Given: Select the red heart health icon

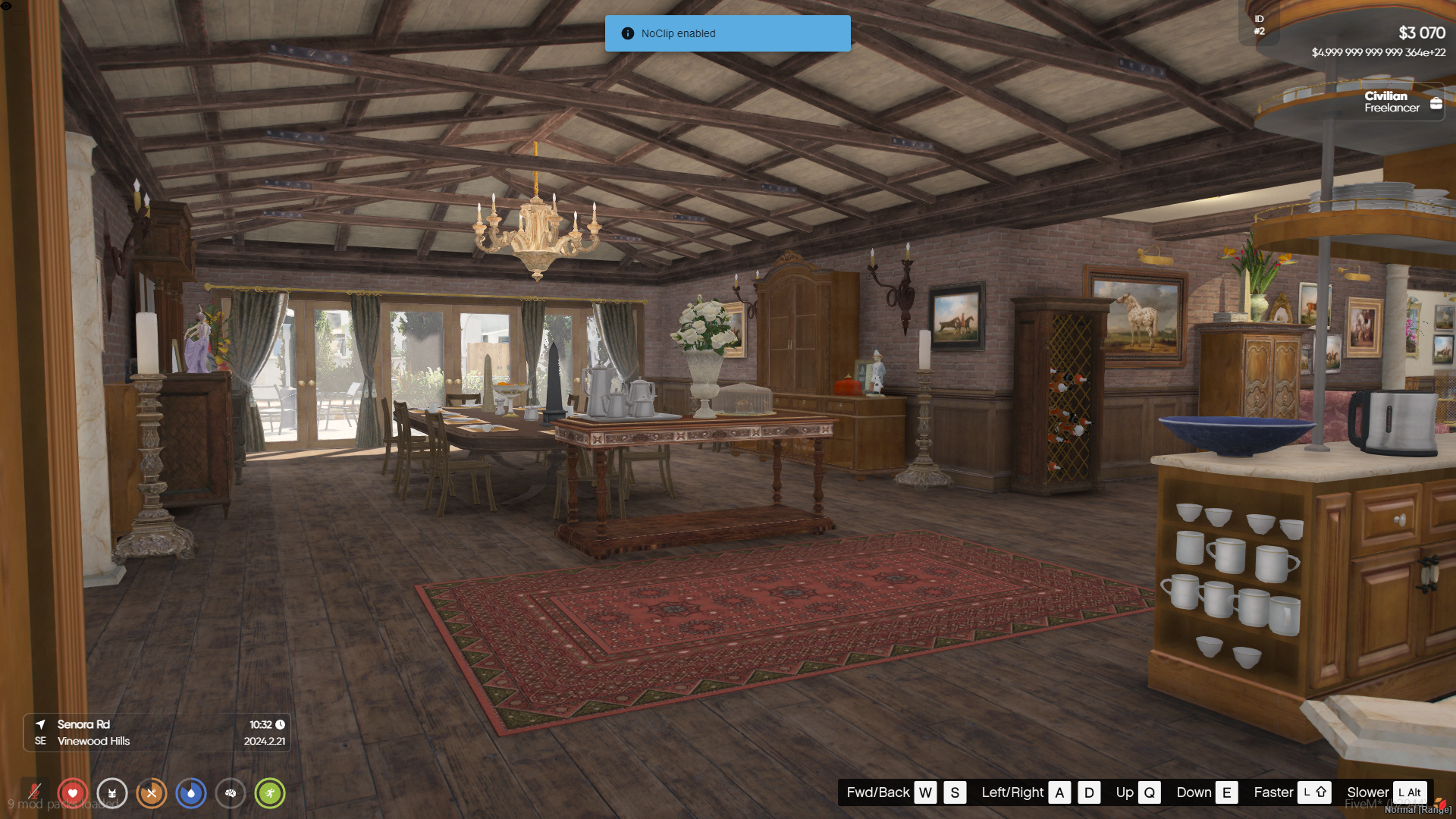Looking at the screenshot, I should 73,793.
